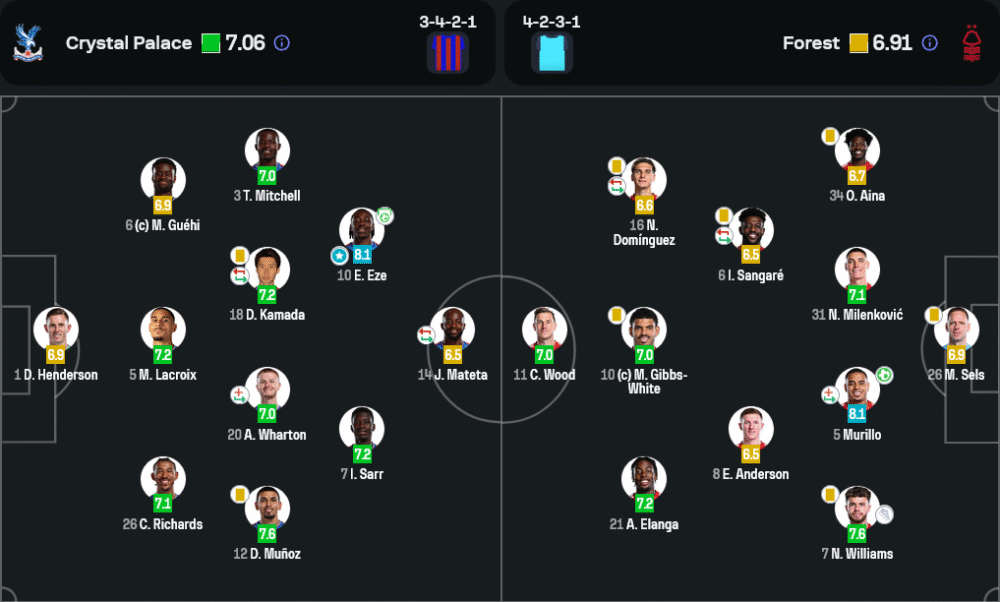Image resolution: width=1000 pixels, height=602 pixels.
Task: Open M. Sels' goalkeeper card
Action: pyautogui.click(x=956, y=330)
